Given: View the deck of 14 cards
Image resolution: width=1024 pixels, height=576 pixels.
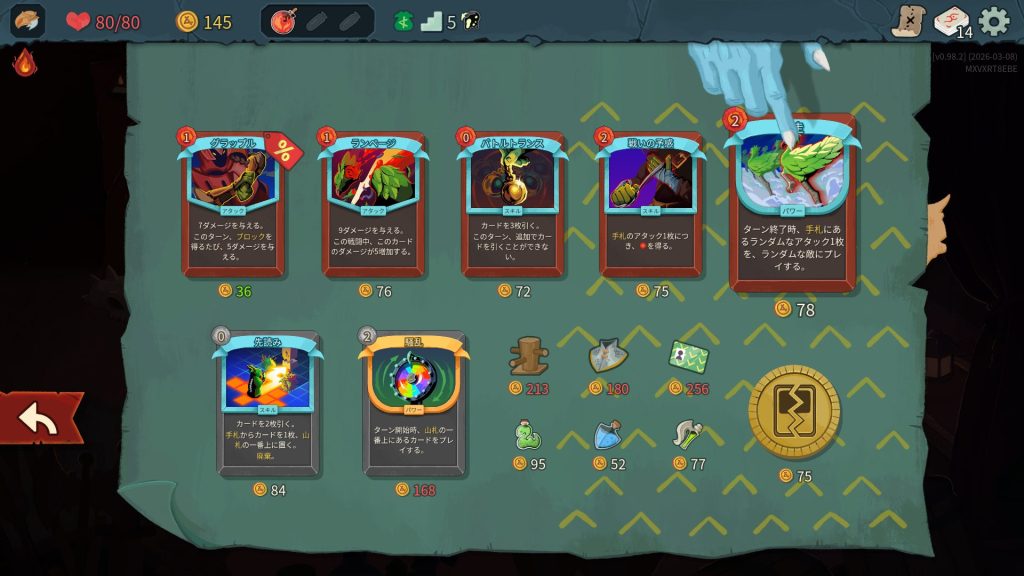Looking at the screenshot, I should pos(951,21).
